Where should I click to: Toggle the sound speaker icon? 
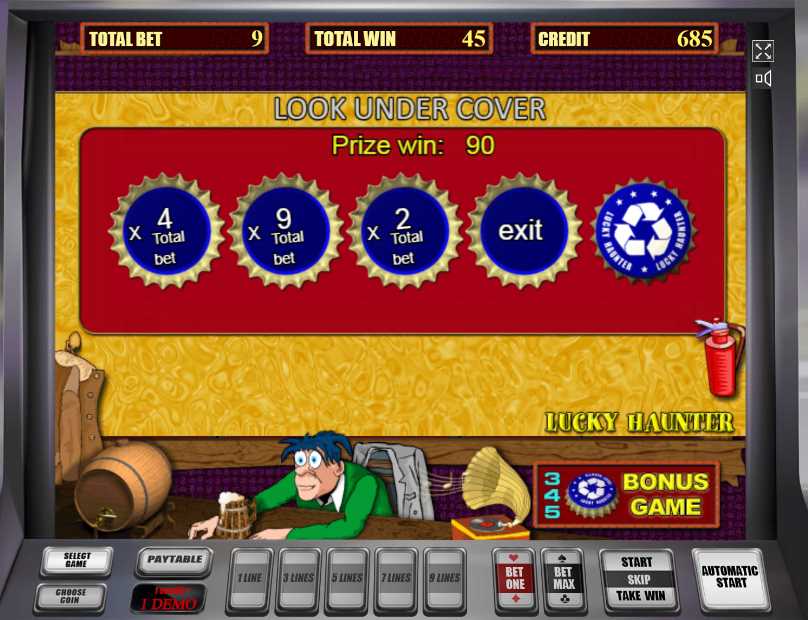click(x=763, y=78)
